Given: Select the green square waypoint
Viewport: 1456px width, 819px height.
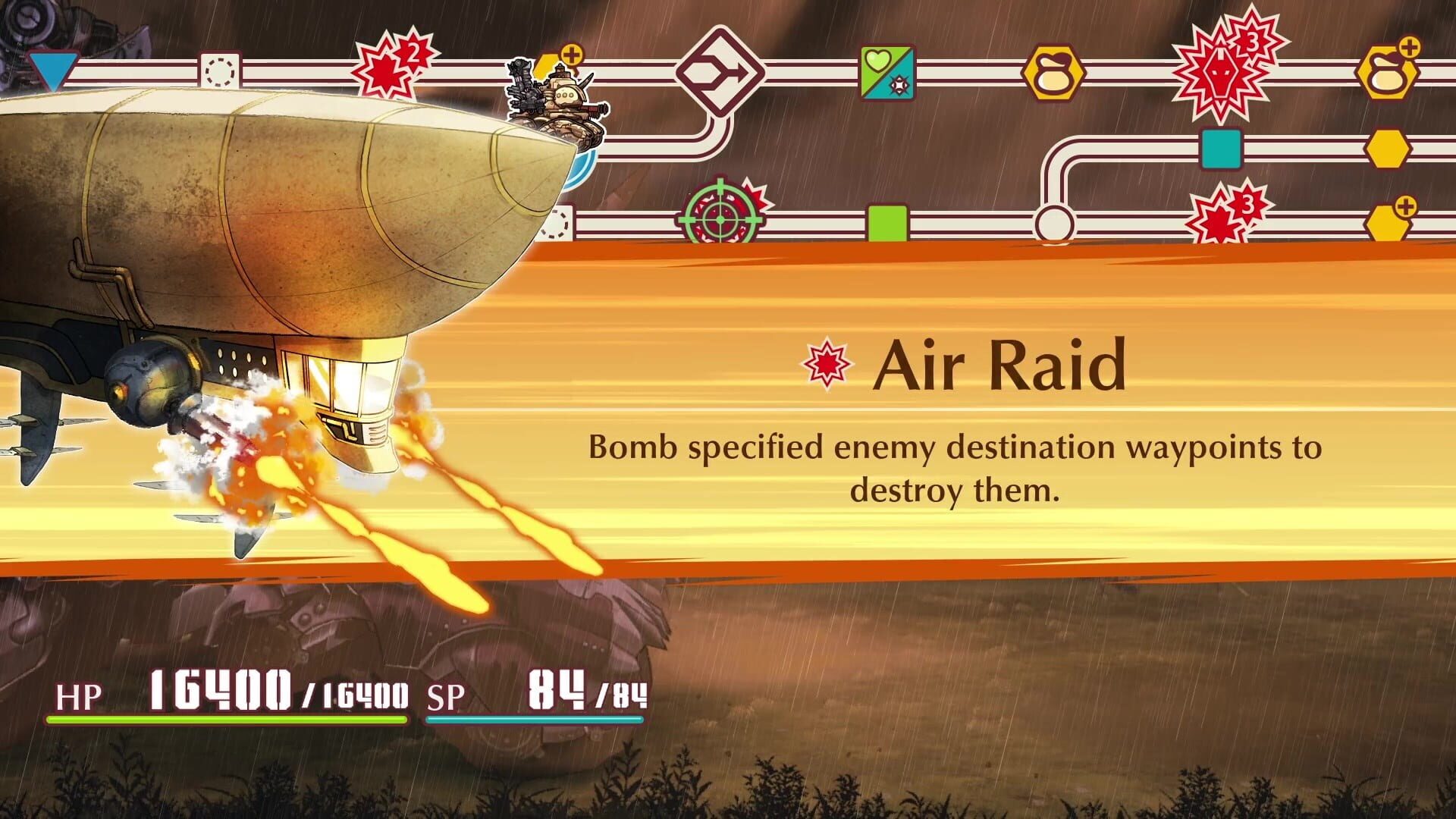Looking at the screenshot, I should tap(887, 223).
